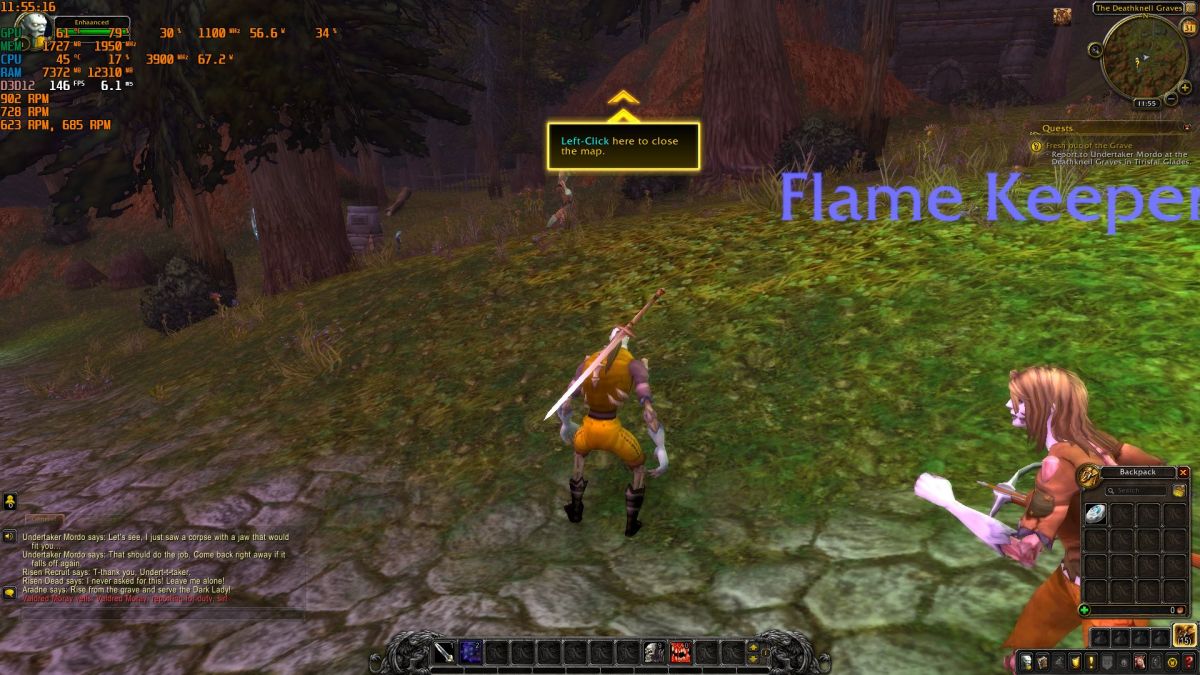Close the Backpack window
The width and height of the screenshot is (1200, 675).
coord(1183,472)
